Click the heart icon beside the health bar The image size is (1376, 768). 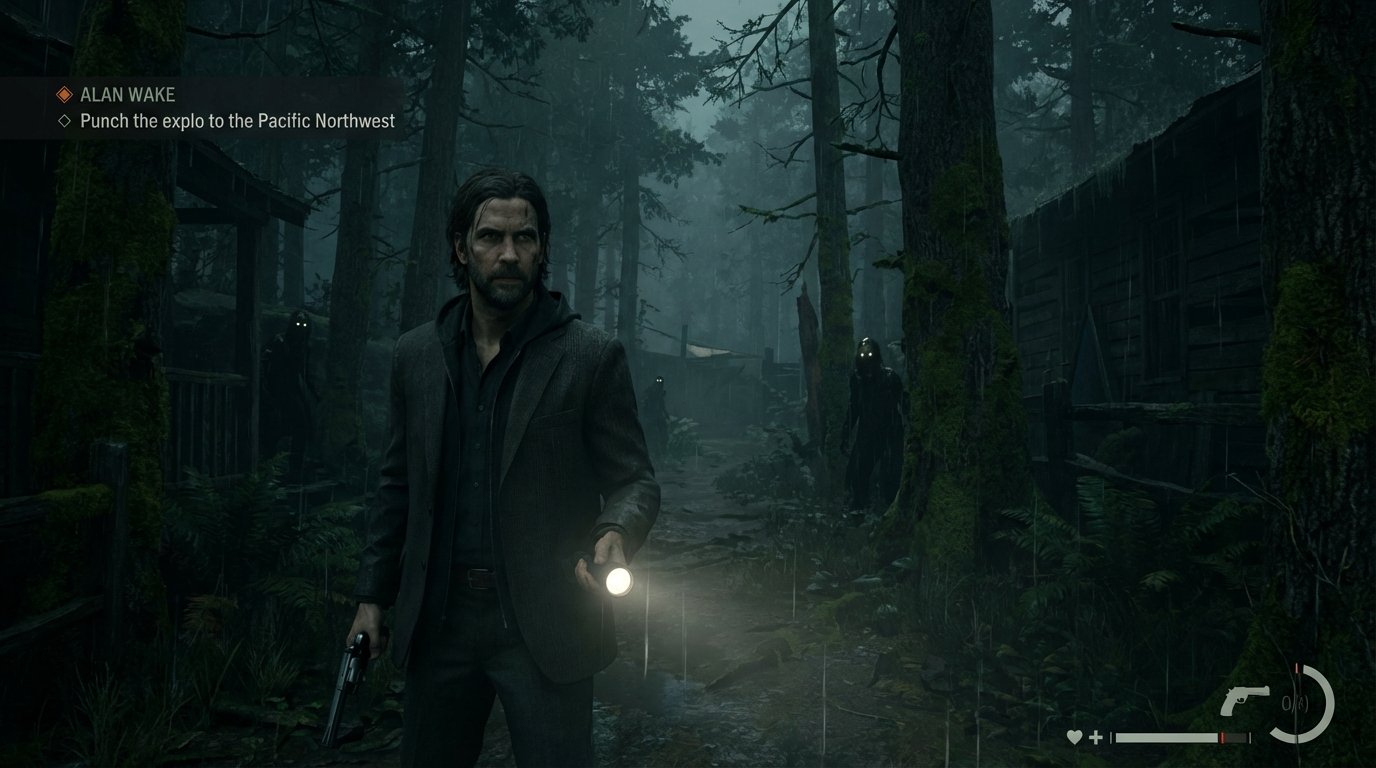pos(1073,737)
